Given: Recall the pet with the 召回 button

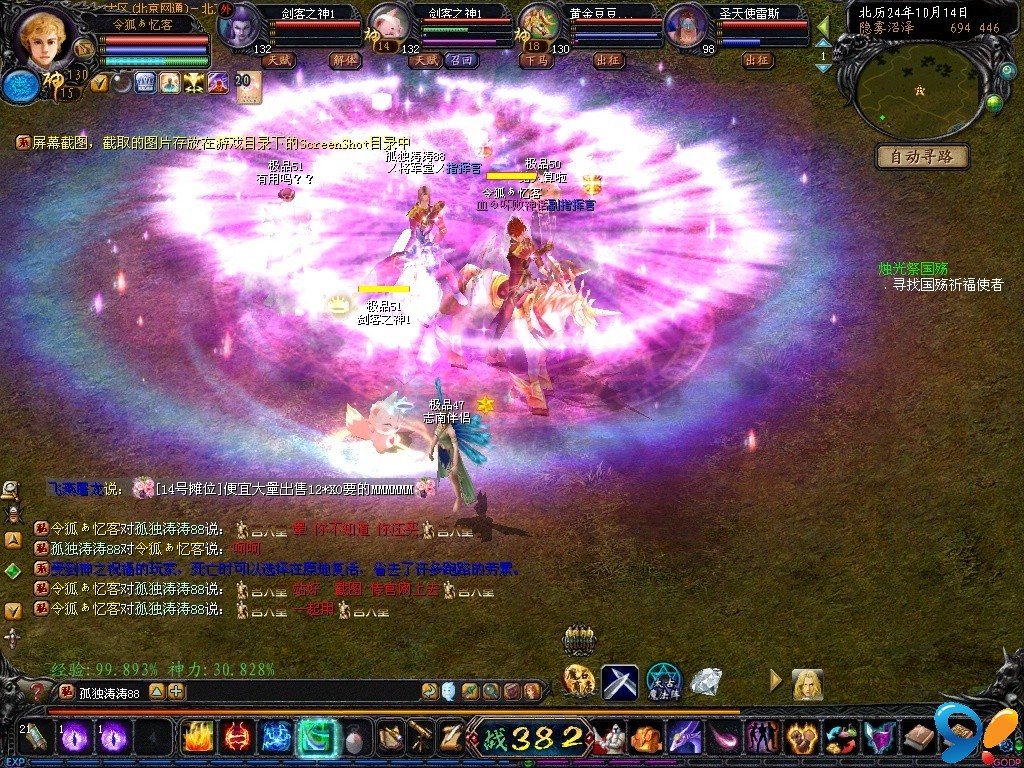Looking at the screenshot, I should tap(460, 60).
